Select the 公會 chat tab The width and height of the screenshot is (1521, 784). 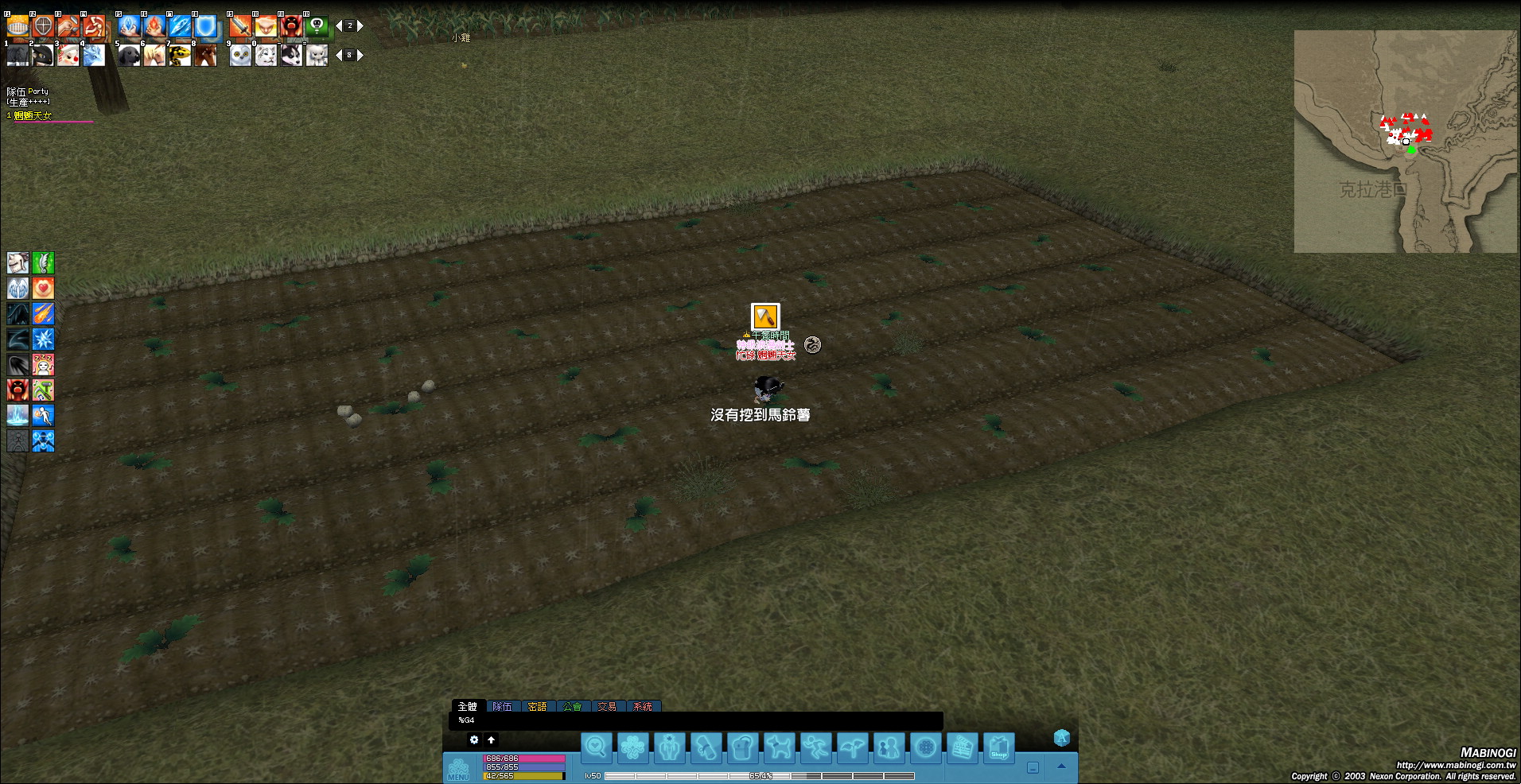(x=573, y=706)
